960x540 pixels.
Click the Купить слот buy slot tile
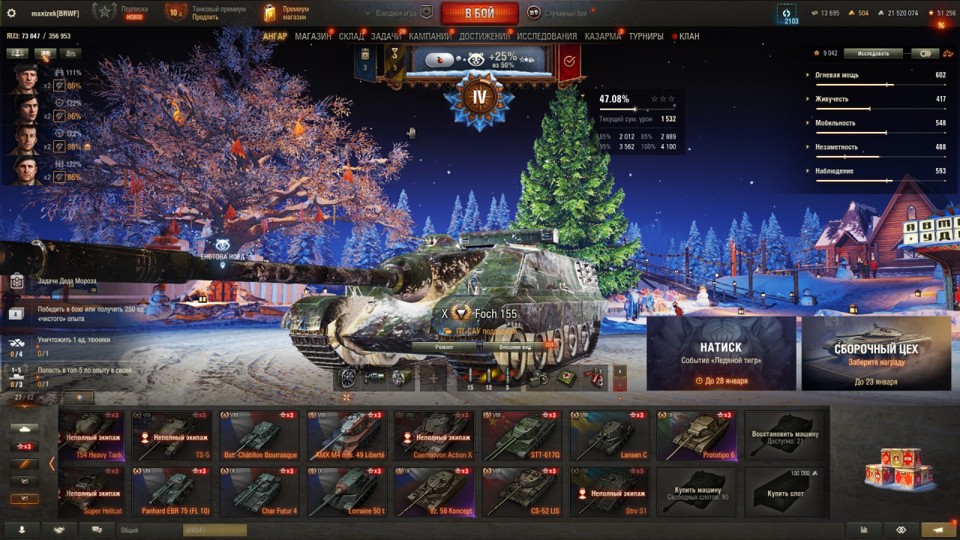click(x=784, y=492)
